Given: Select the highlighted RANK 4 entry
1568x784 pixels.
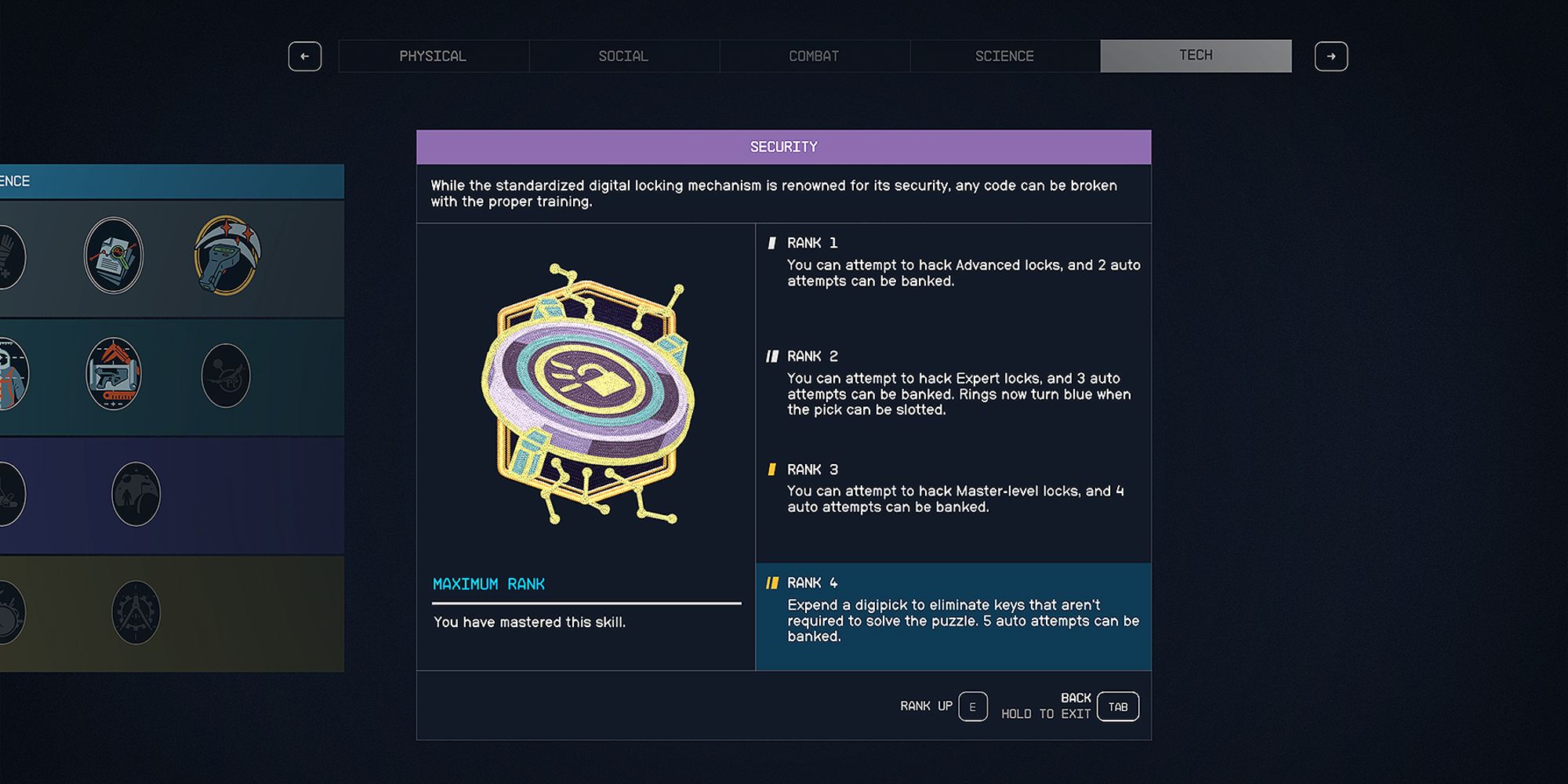Looking at the screenshot, I should (953, 617).
